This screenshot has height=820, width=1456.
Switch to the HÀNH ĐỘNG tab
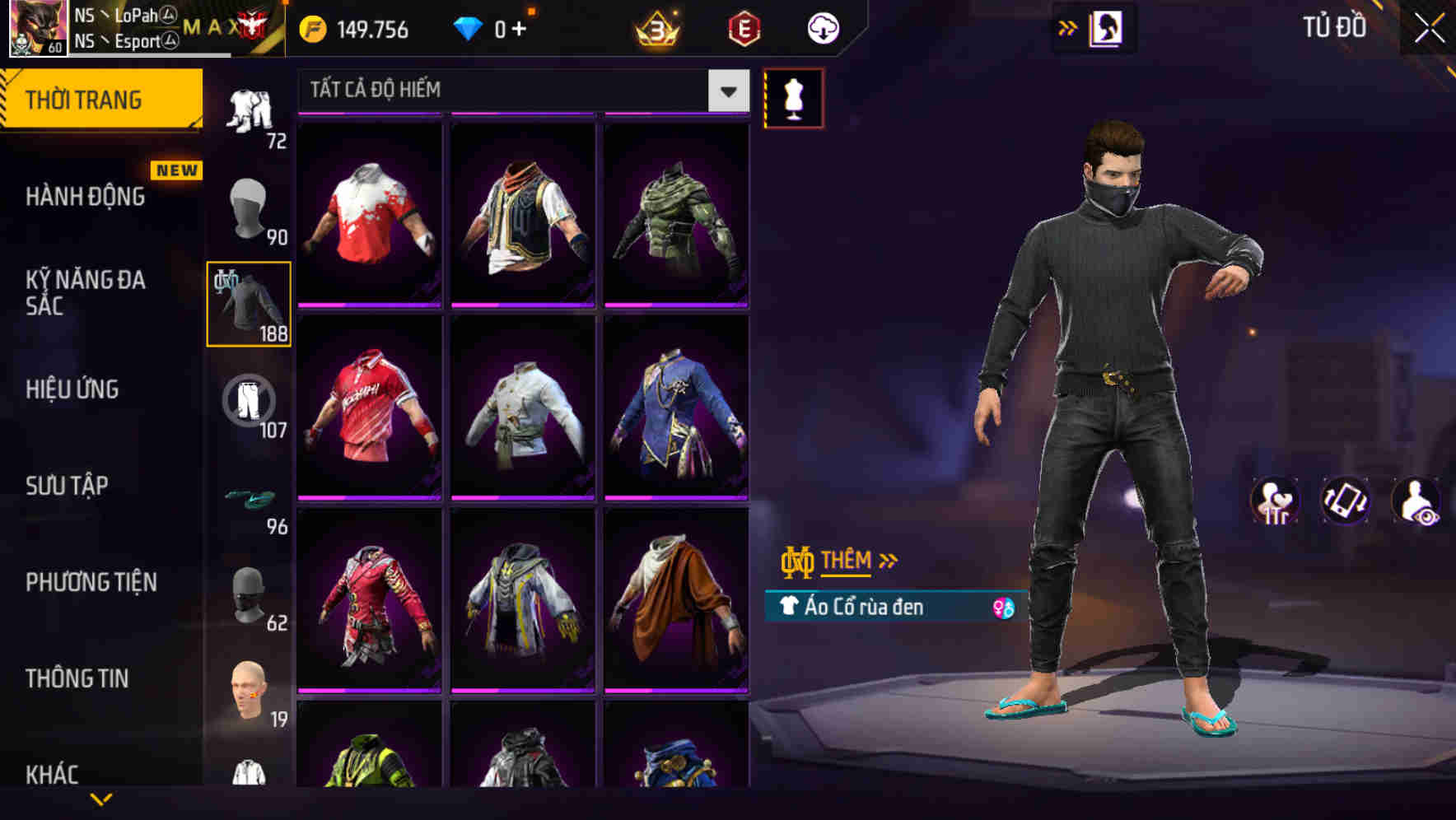click(x=83, y=197)
